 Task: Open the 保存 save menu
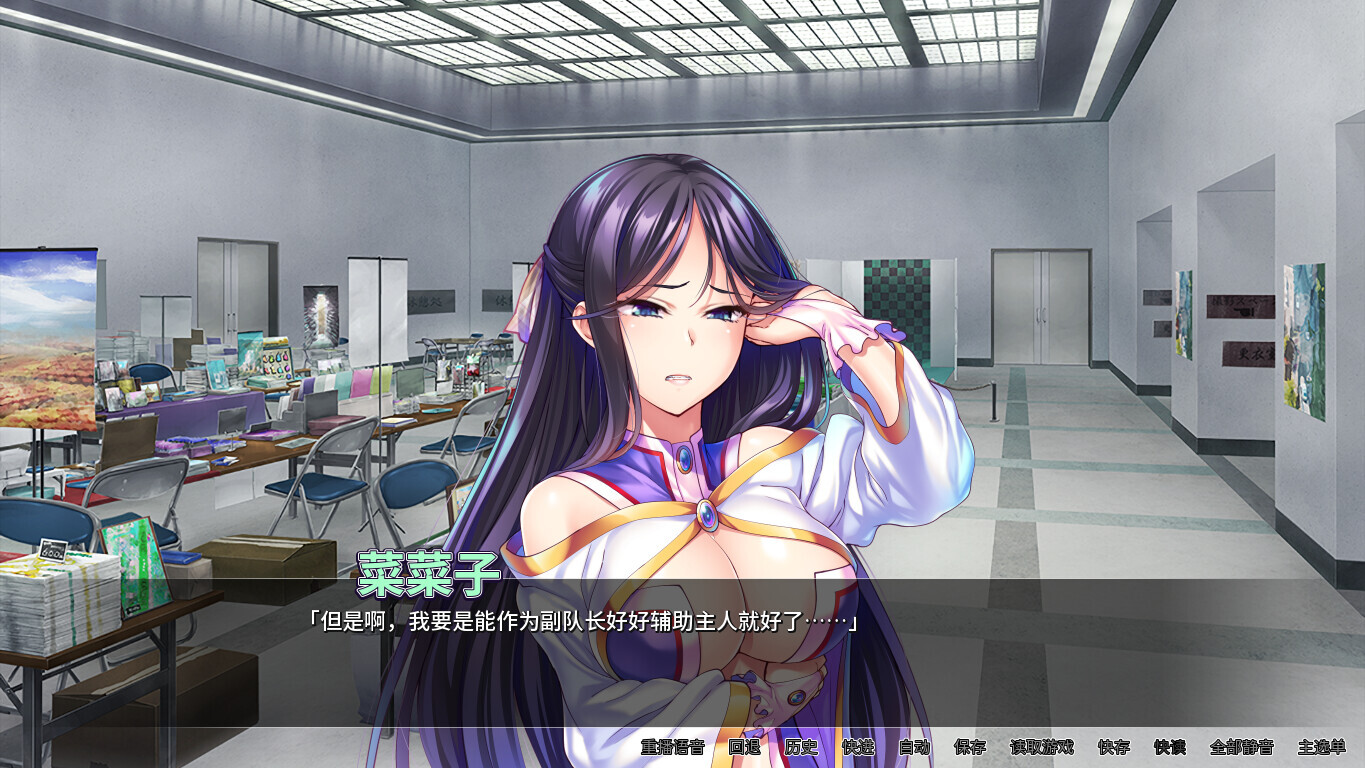coord(970,747)
